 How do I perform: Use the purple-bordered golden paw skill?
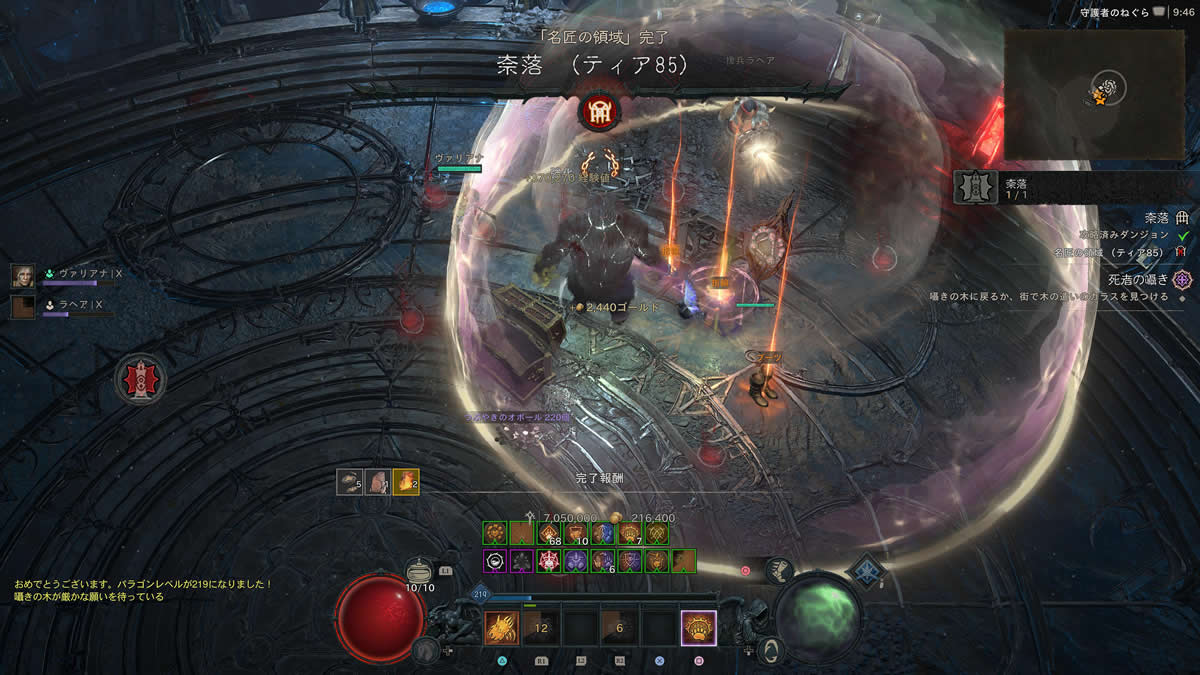tap(698, 627)
